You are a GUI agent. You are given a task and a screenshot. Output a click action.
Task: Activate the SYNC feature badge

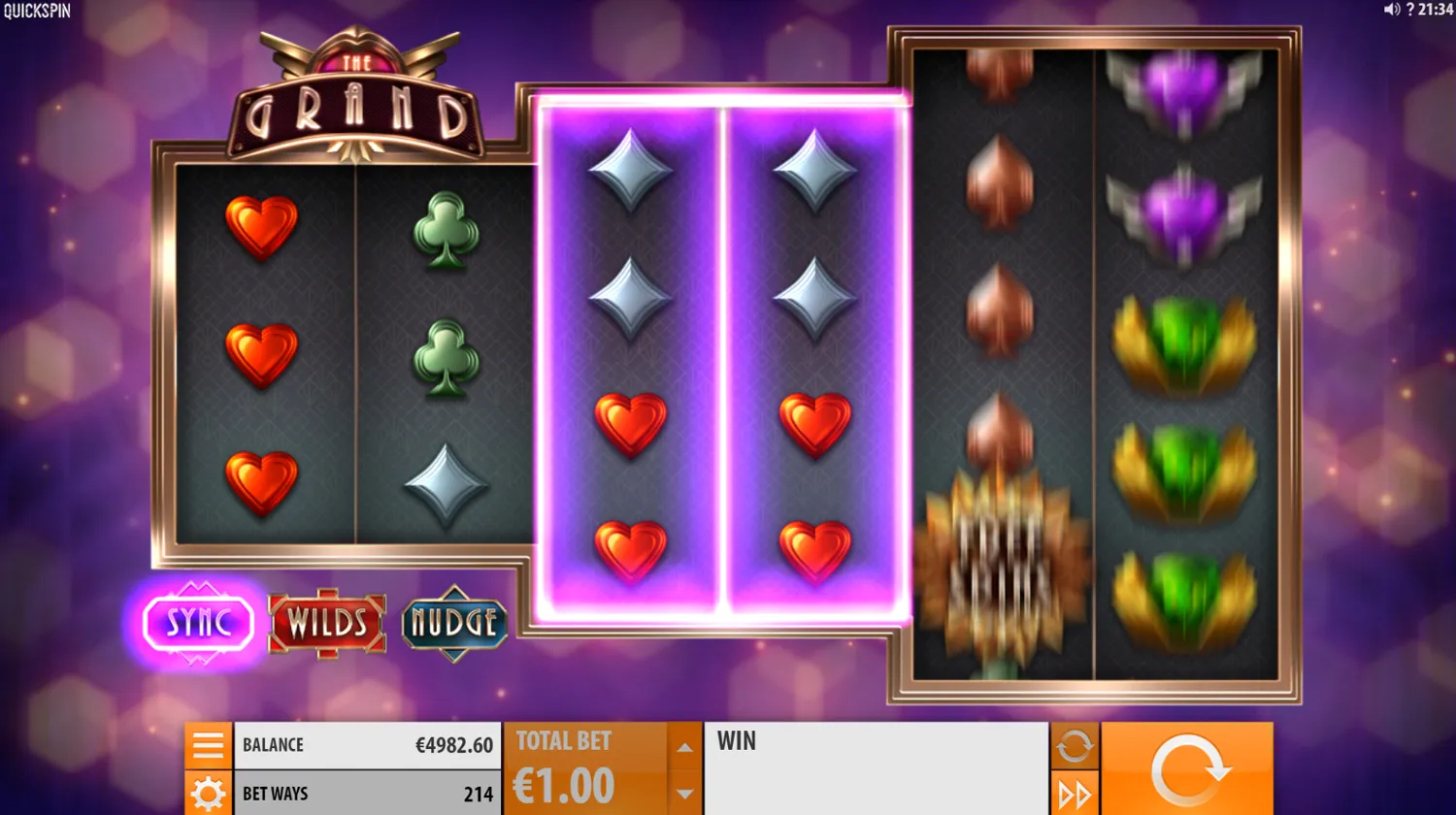coord(198,624)
